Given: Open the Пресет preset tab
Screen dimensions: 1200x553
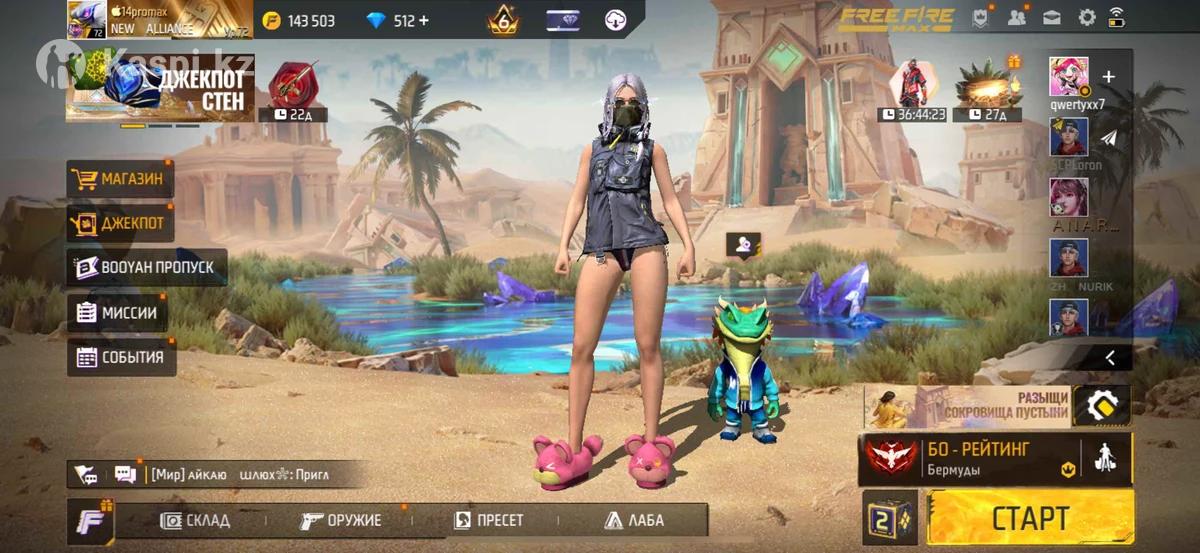Looking at the screenshot, I should 488,520.
